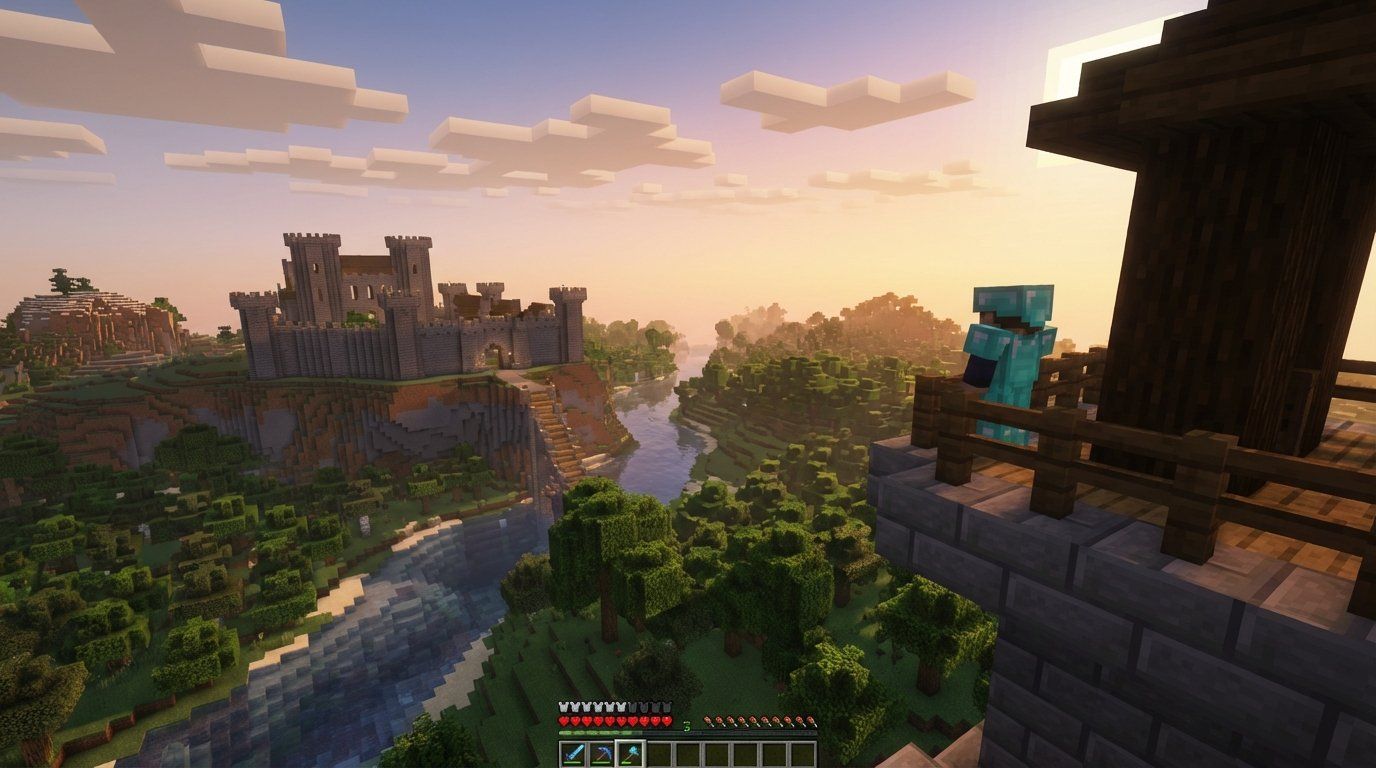Click the rightmost heart in the health bar
The image size is (1376, 768).
tap(667, 721)
